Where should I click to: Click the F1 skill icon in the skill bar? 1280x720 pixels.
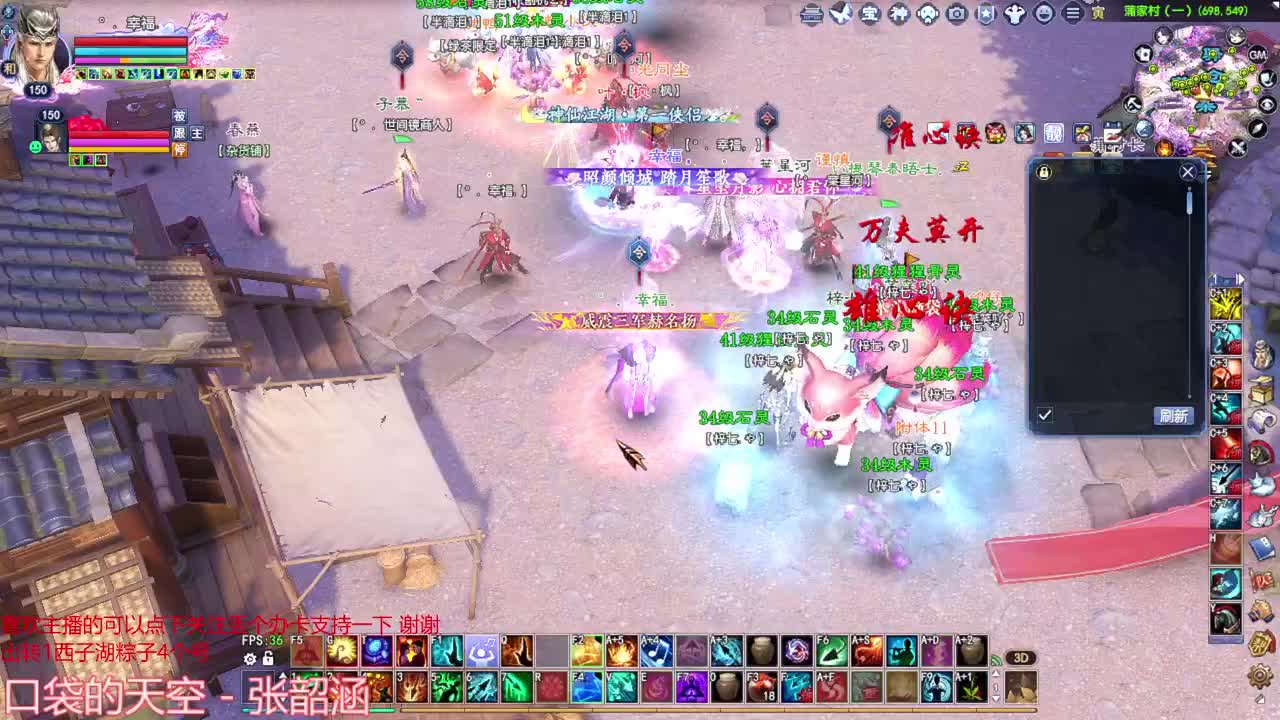446,651
